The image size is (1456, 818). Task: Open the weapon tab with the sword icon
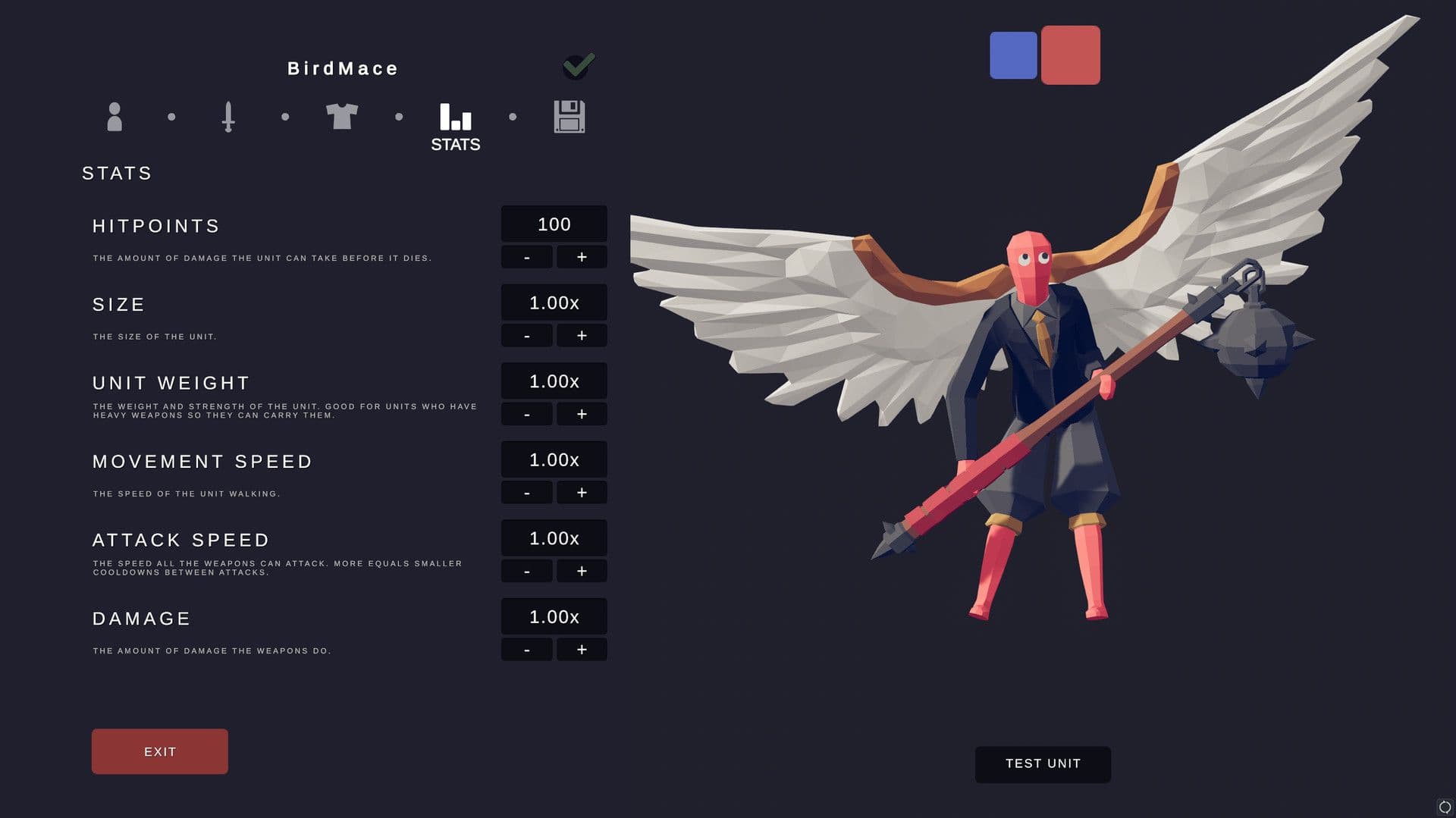click(x=228, y=117)
